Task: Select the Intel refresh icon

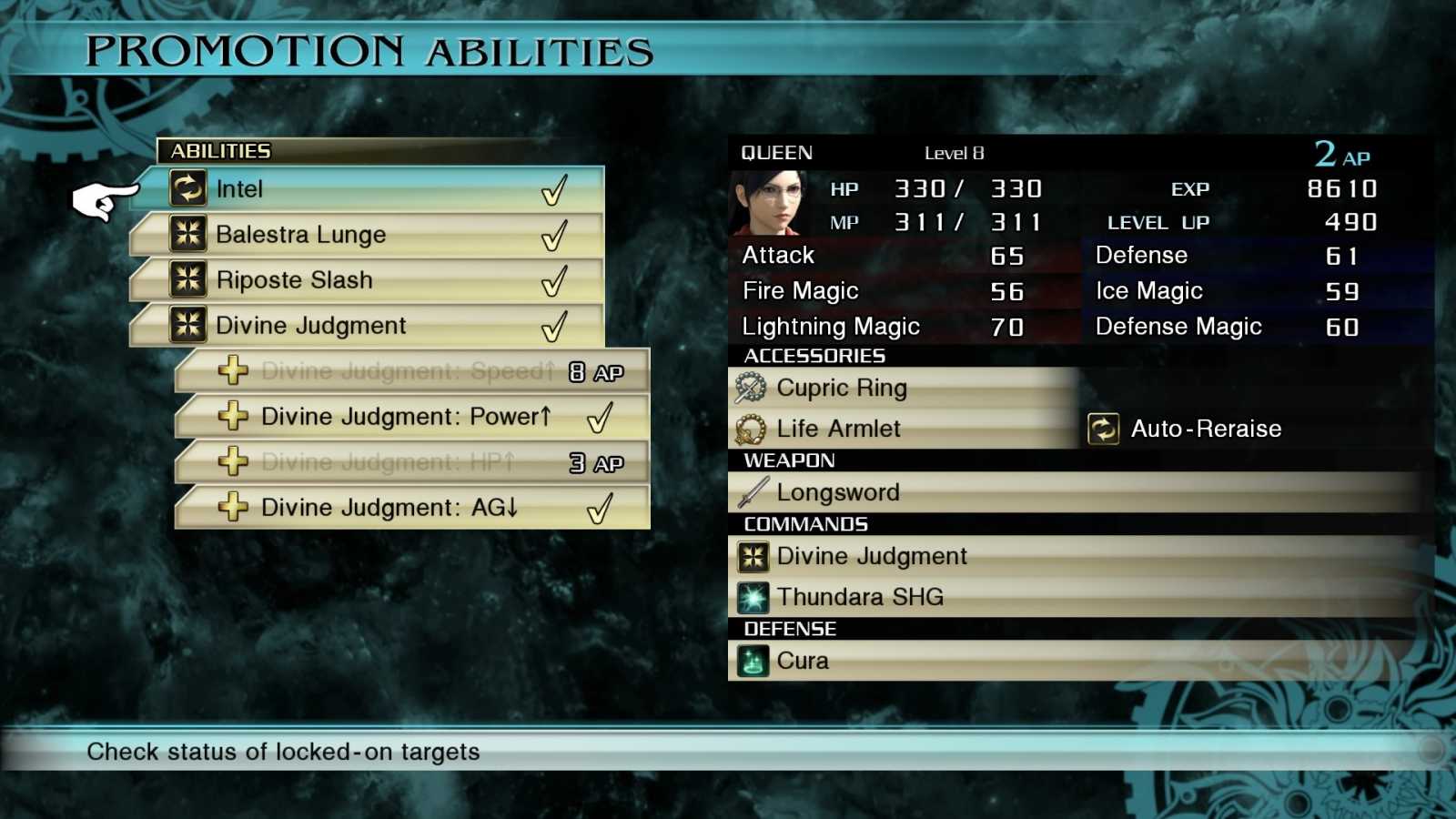Action: [x=189, y=188]
